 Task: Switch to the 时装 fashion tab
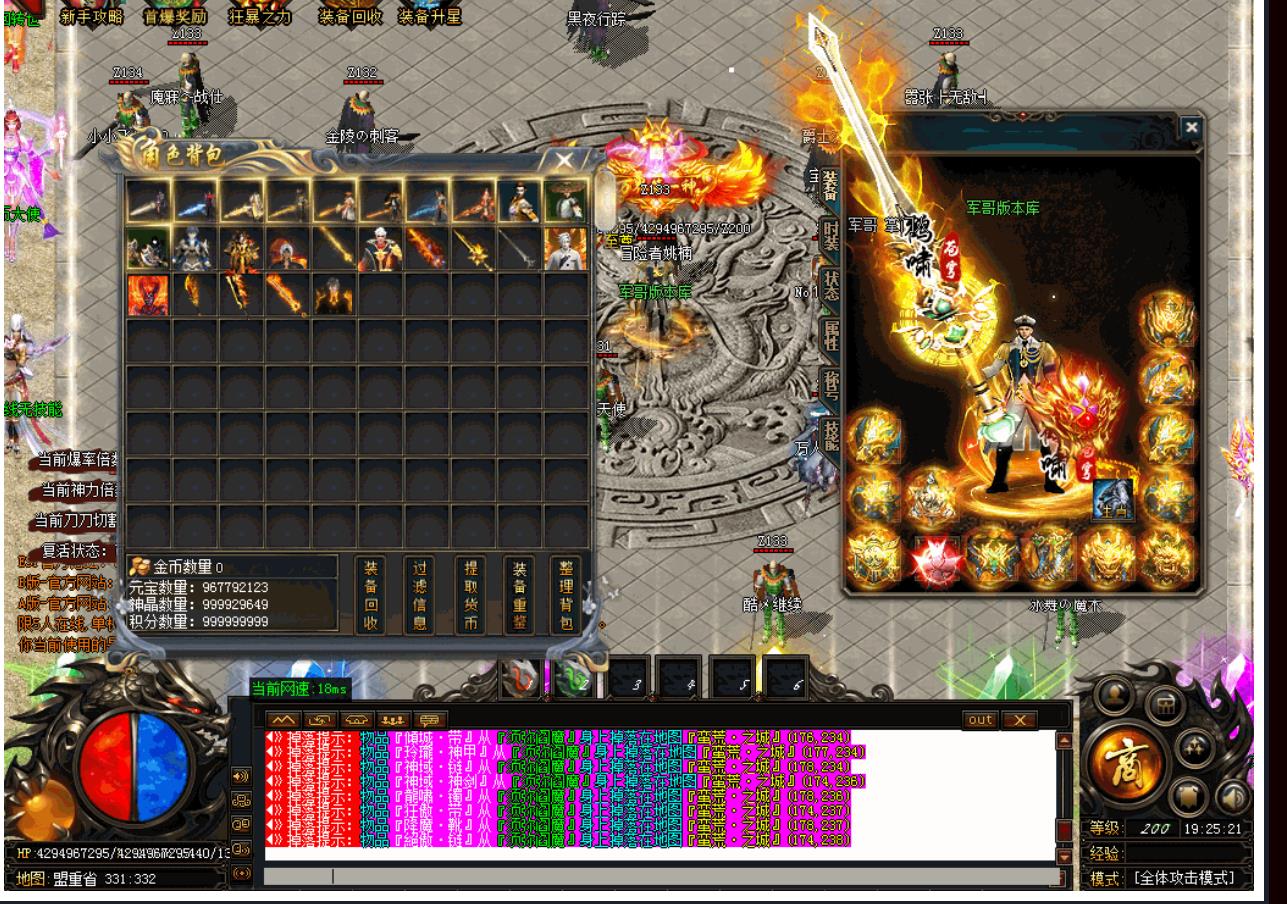[829, 233]
